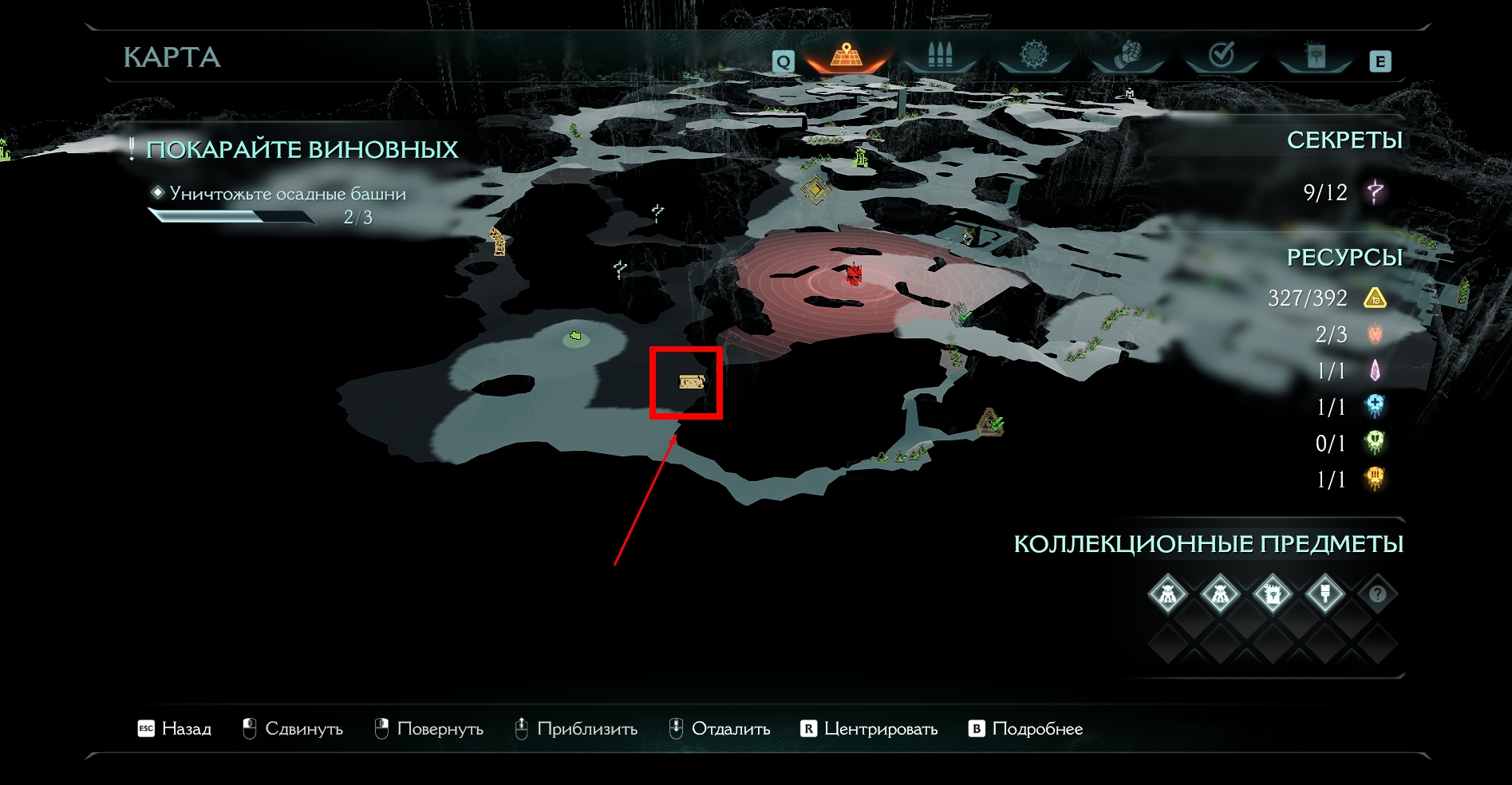Open the Подробнее details option
1512x785 pixels.
coord(1026,728)
